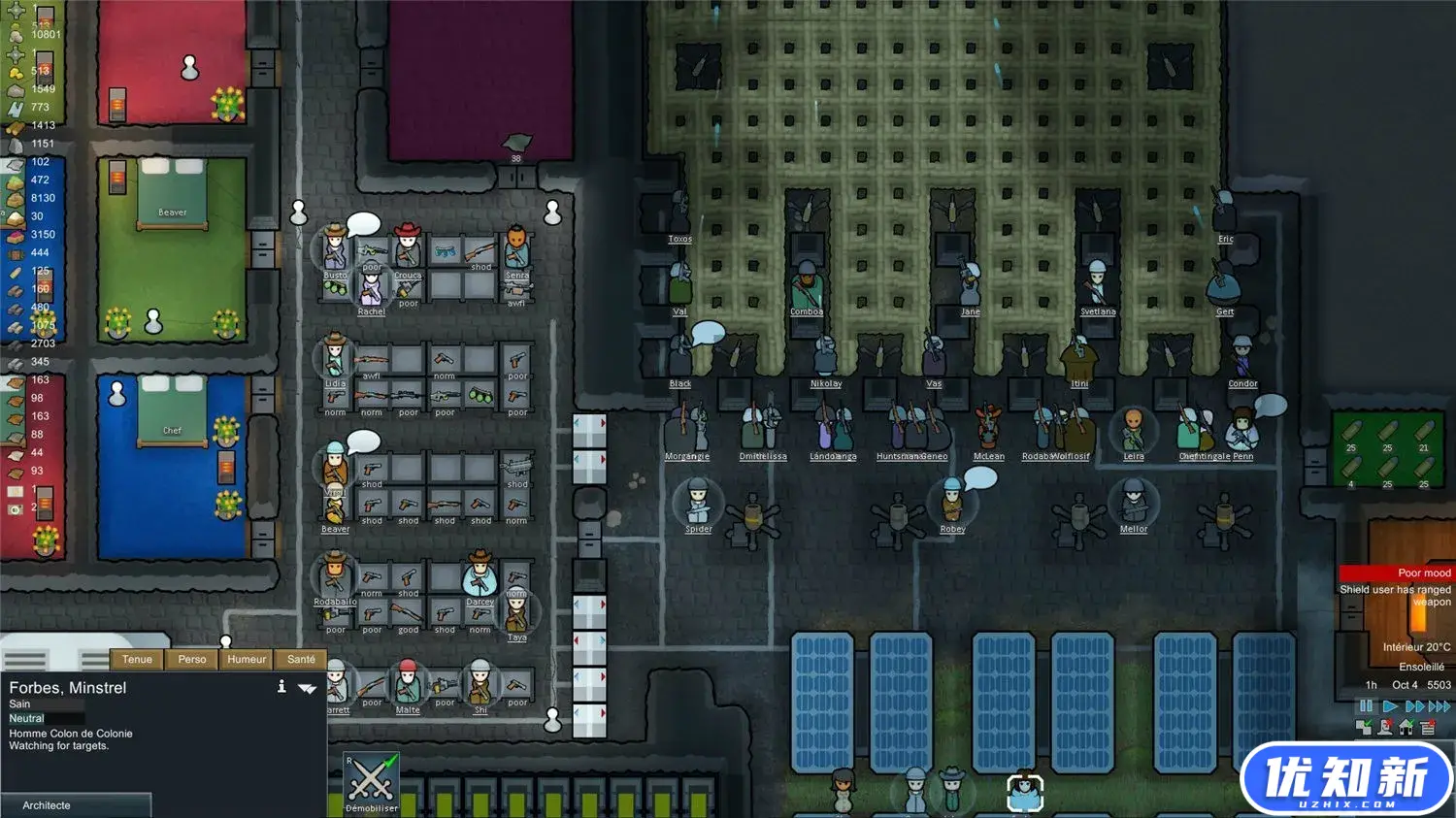Screen dimensions: 1456x818
Task: Set game speed to fast (double arrows)
Action: 1414,706
